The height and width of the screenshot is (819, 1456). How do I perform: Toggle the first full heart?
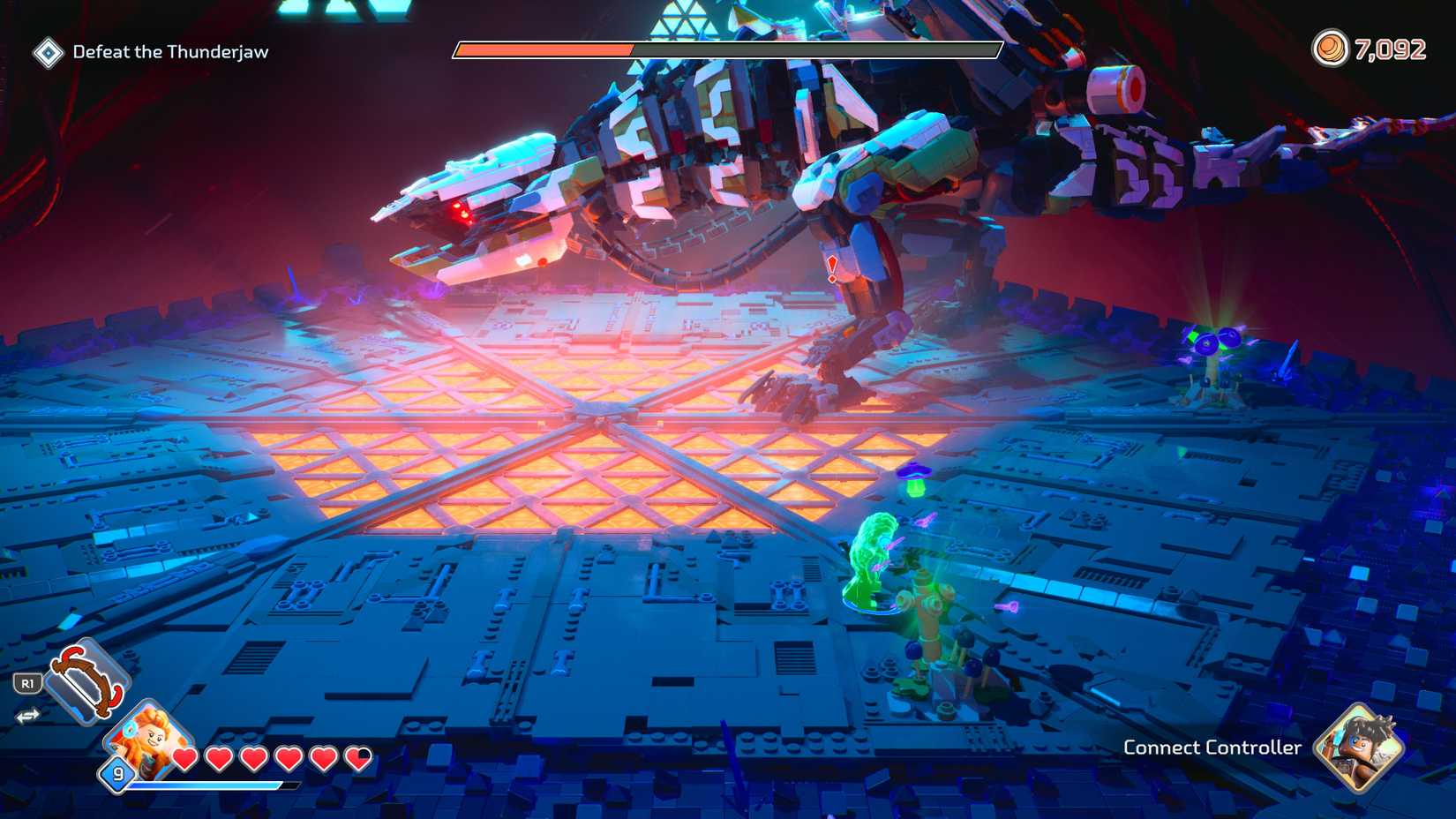185,758
